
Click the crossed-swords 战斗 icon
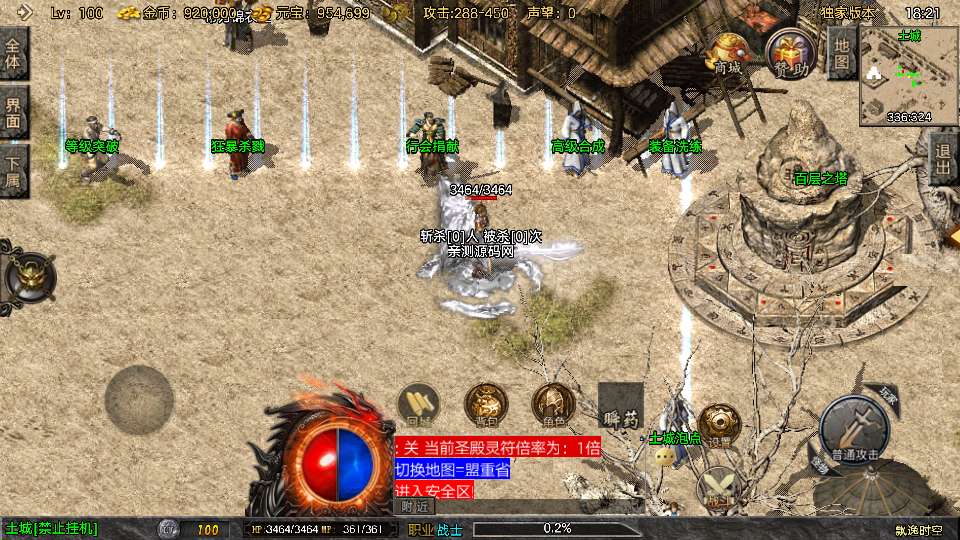(718, 489)
